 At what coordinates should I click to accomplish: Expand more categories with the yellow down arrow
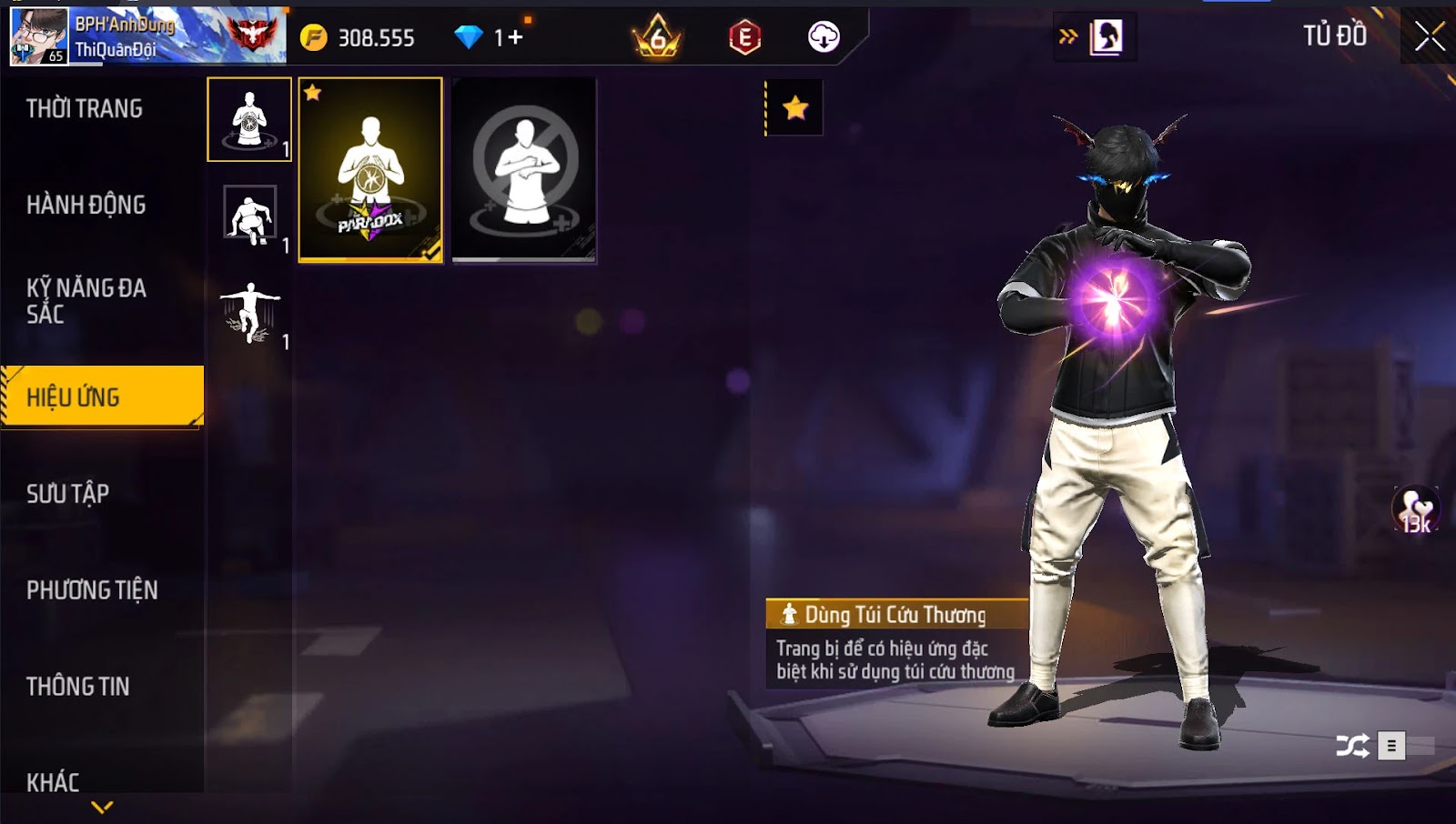click(x=102, y=807)
